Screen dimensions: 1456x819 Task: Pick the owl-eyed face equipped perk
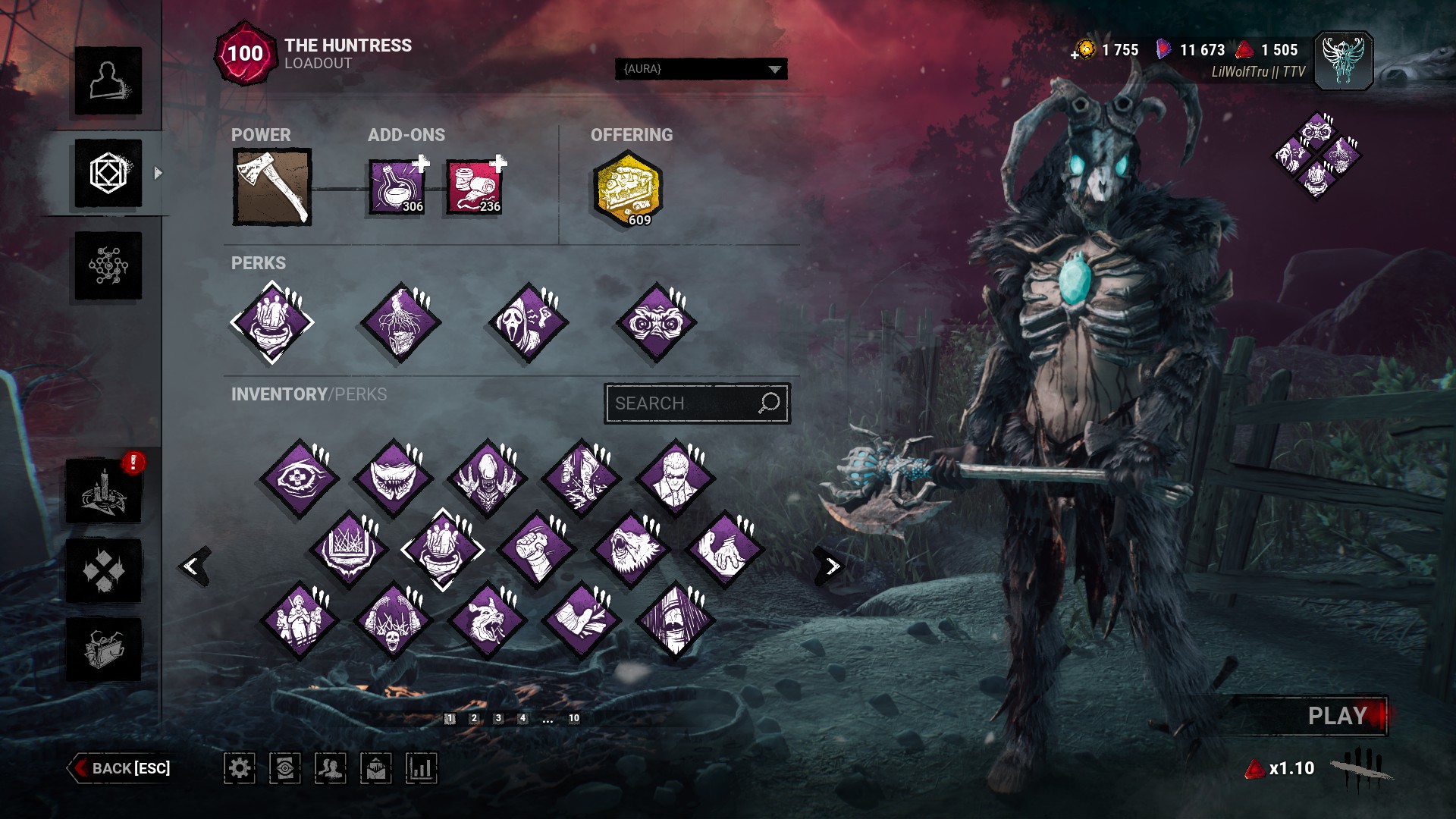(656, 322)
